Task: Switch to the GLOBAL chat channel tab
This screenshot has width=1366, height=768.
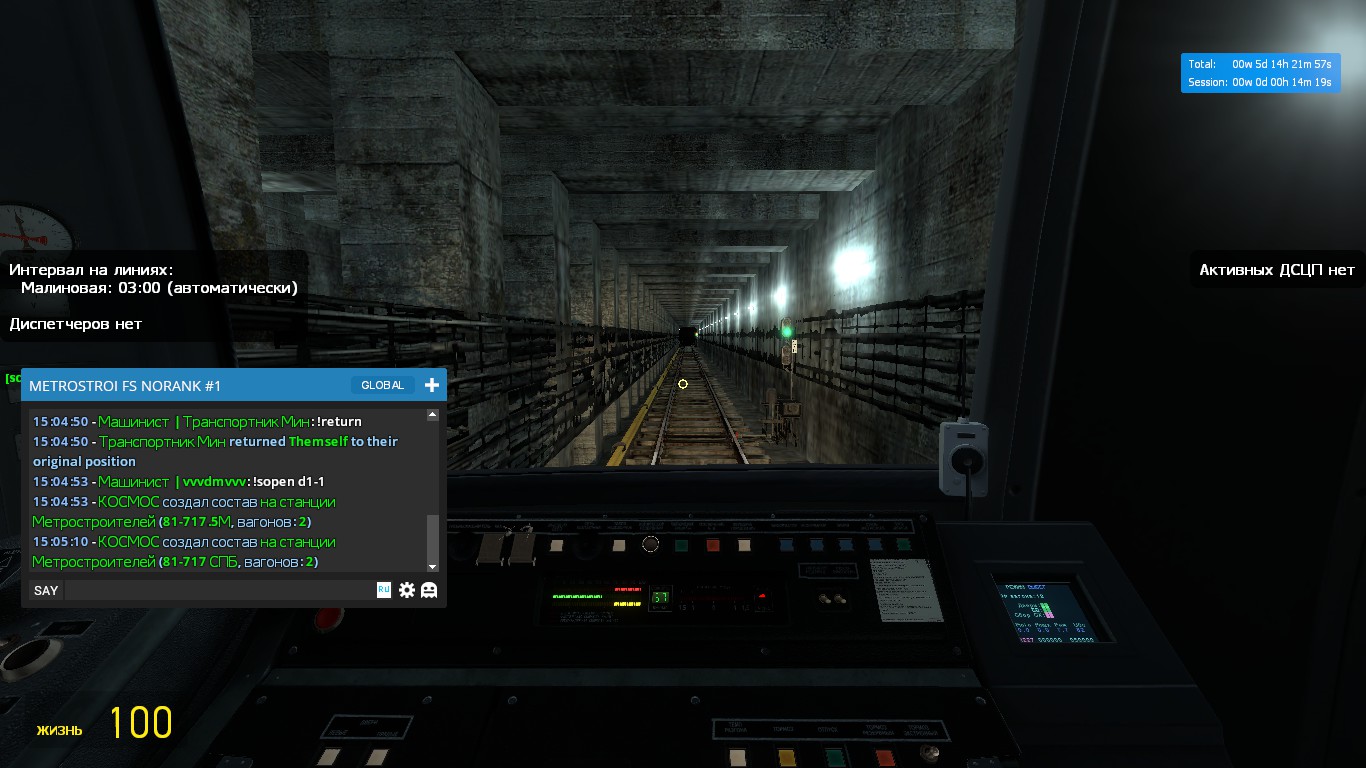Action: pos(382,385)
